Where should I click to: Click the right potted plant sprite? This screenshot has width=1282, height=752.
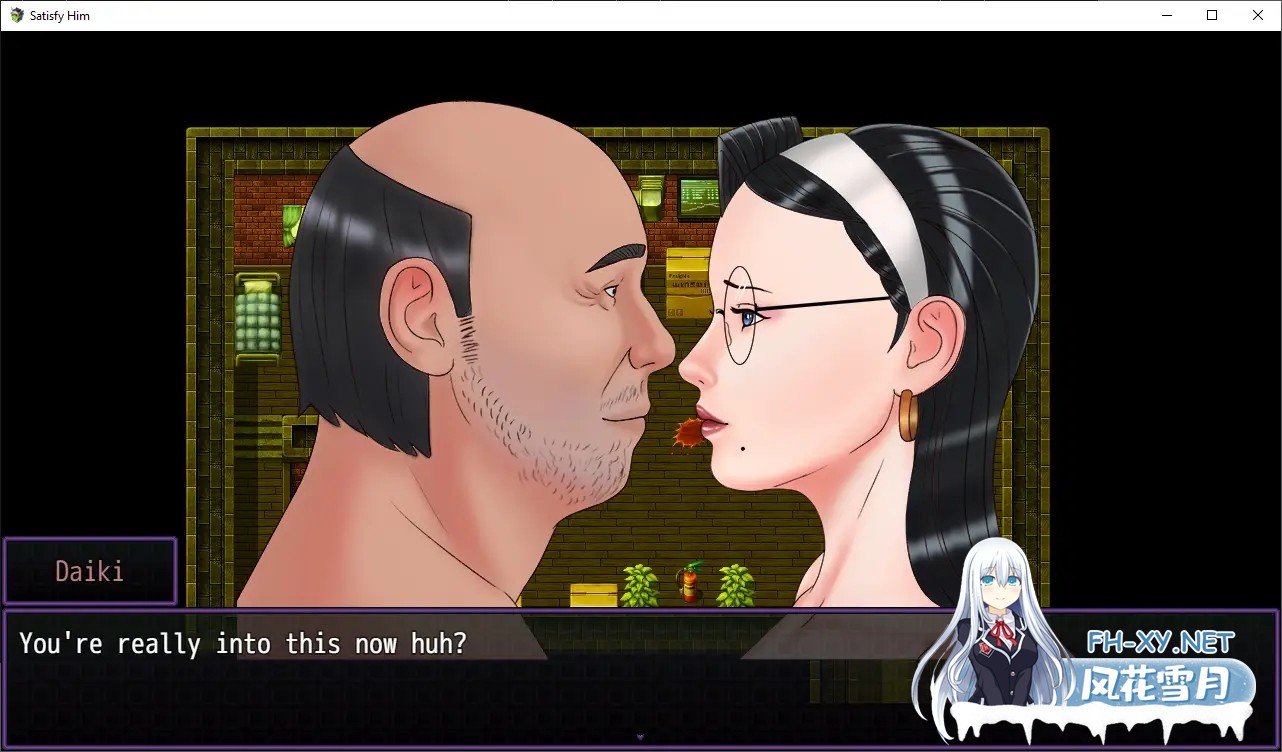tap(736, 584)
